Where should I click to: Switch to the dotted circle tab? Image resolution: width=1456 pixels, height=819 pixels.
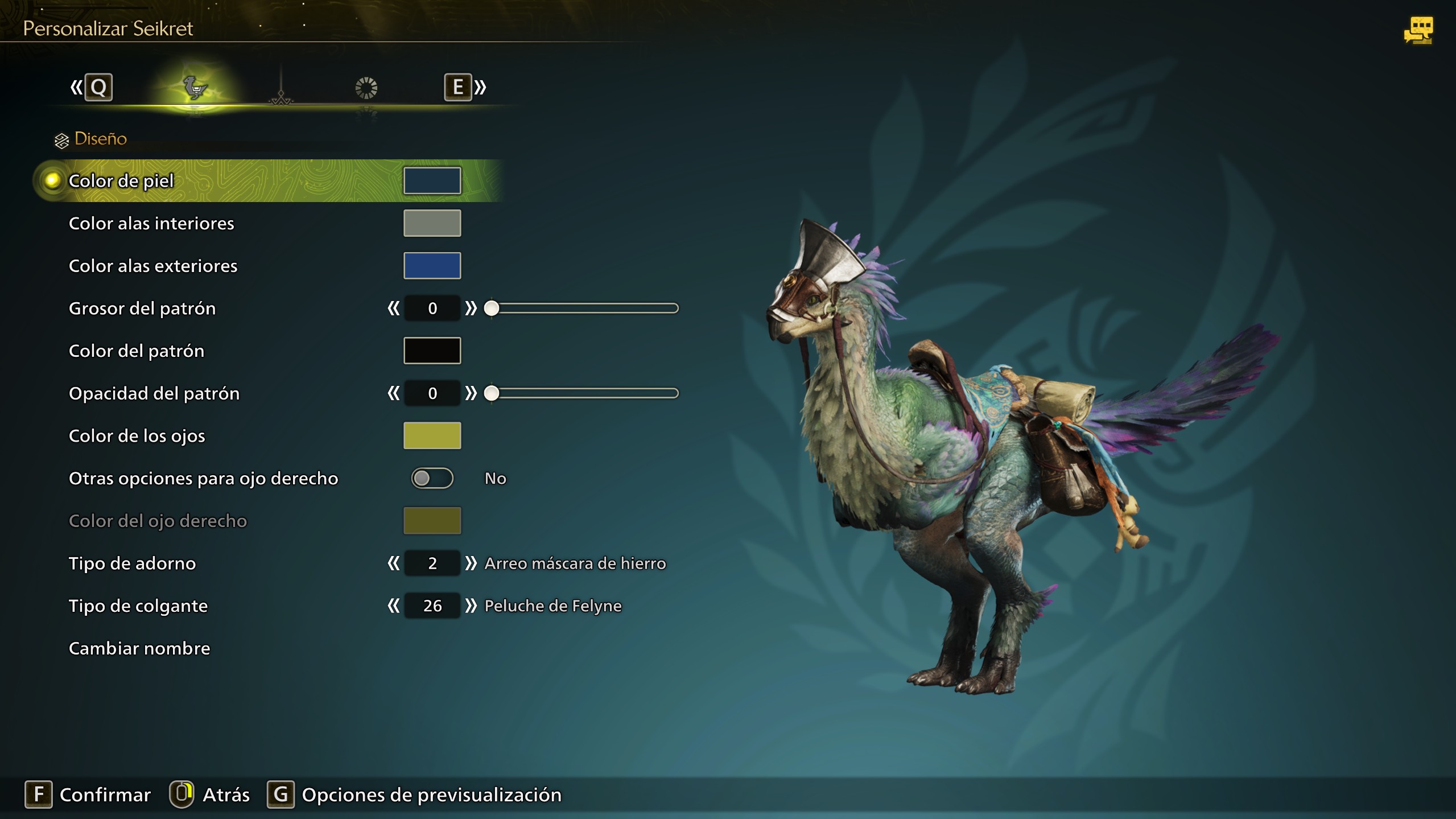tap(366, 88)
